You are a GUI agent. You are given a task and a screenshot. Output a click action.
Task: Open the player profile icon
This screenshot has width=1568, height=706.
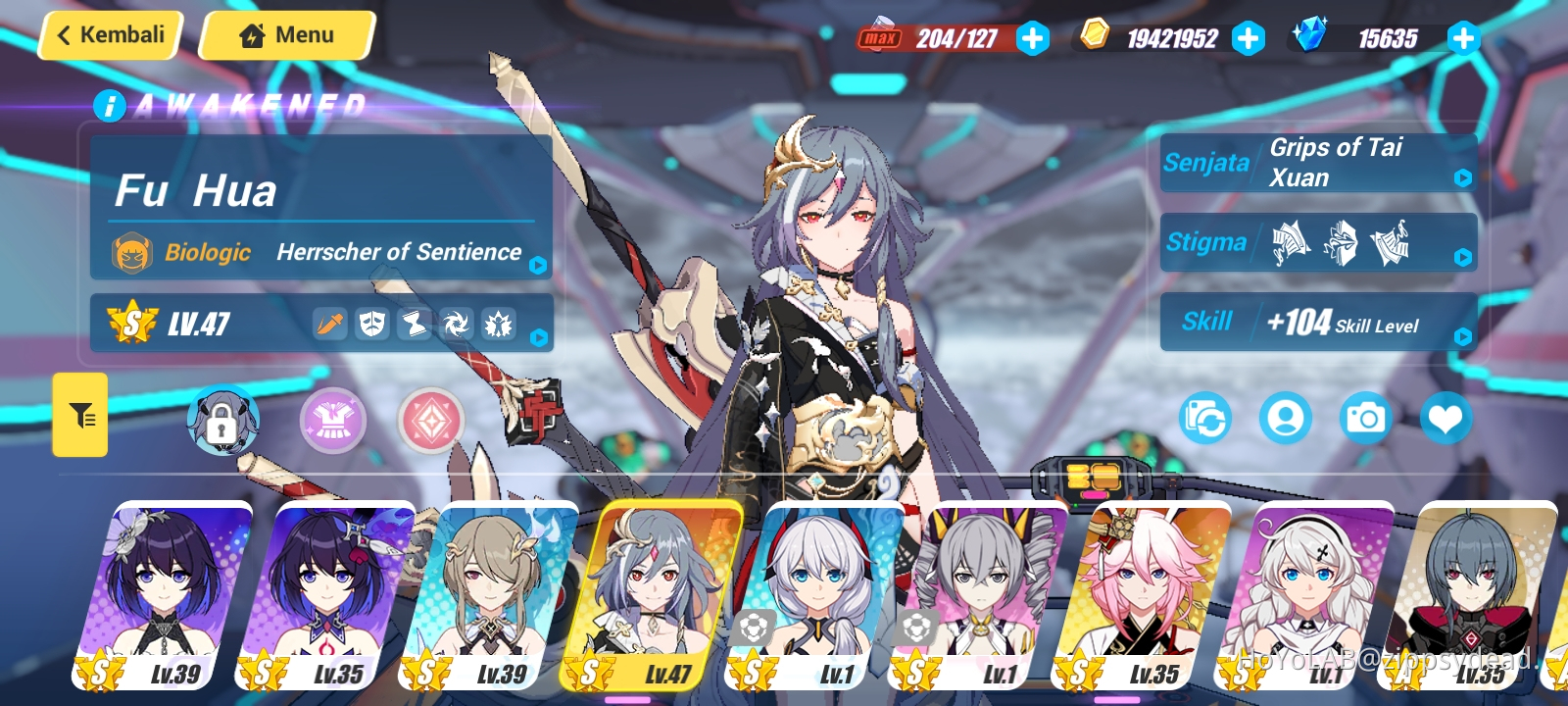coord(1284,417)
